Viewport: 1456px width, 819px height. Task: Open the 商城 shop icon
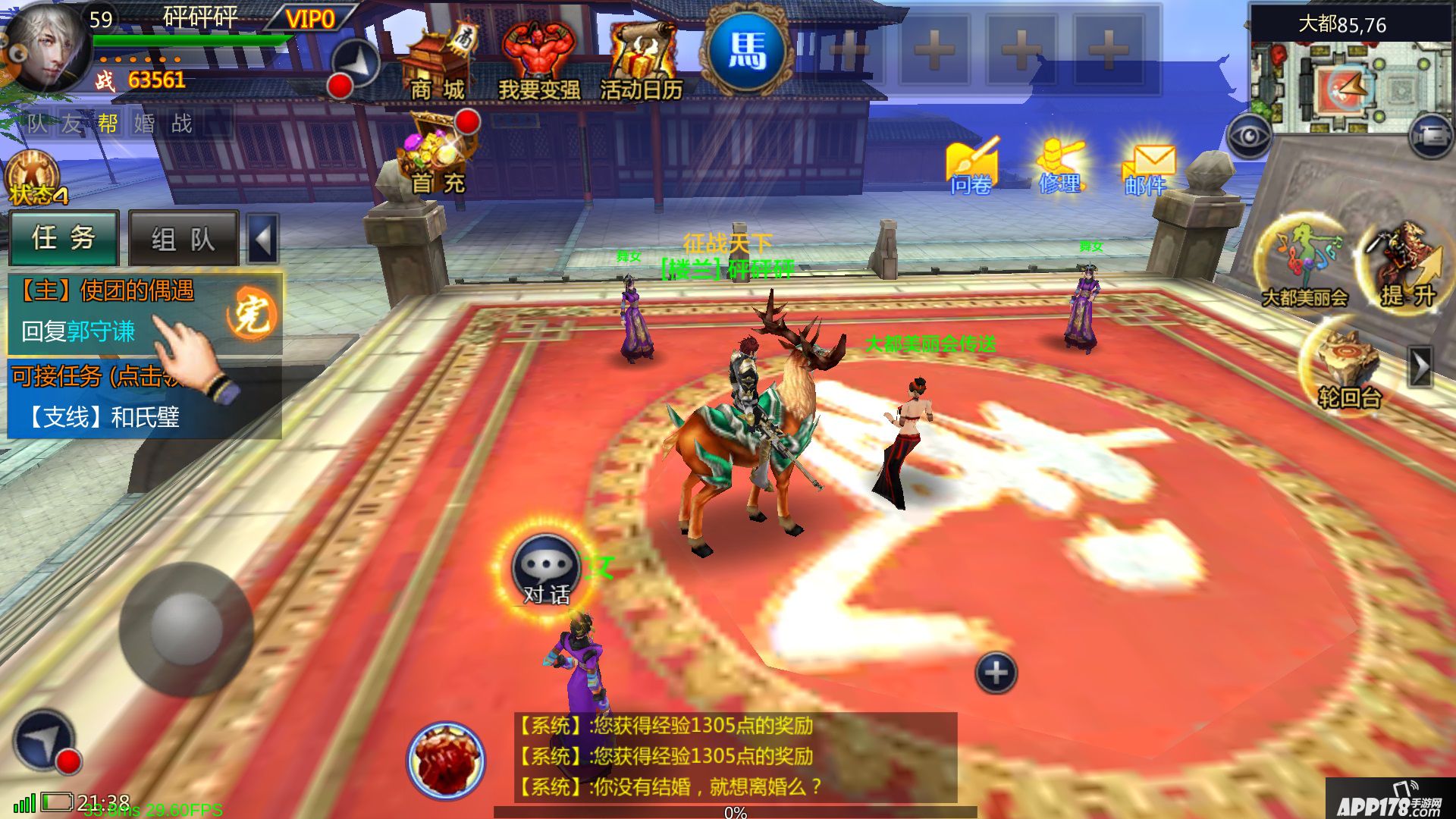coord(438,64)
